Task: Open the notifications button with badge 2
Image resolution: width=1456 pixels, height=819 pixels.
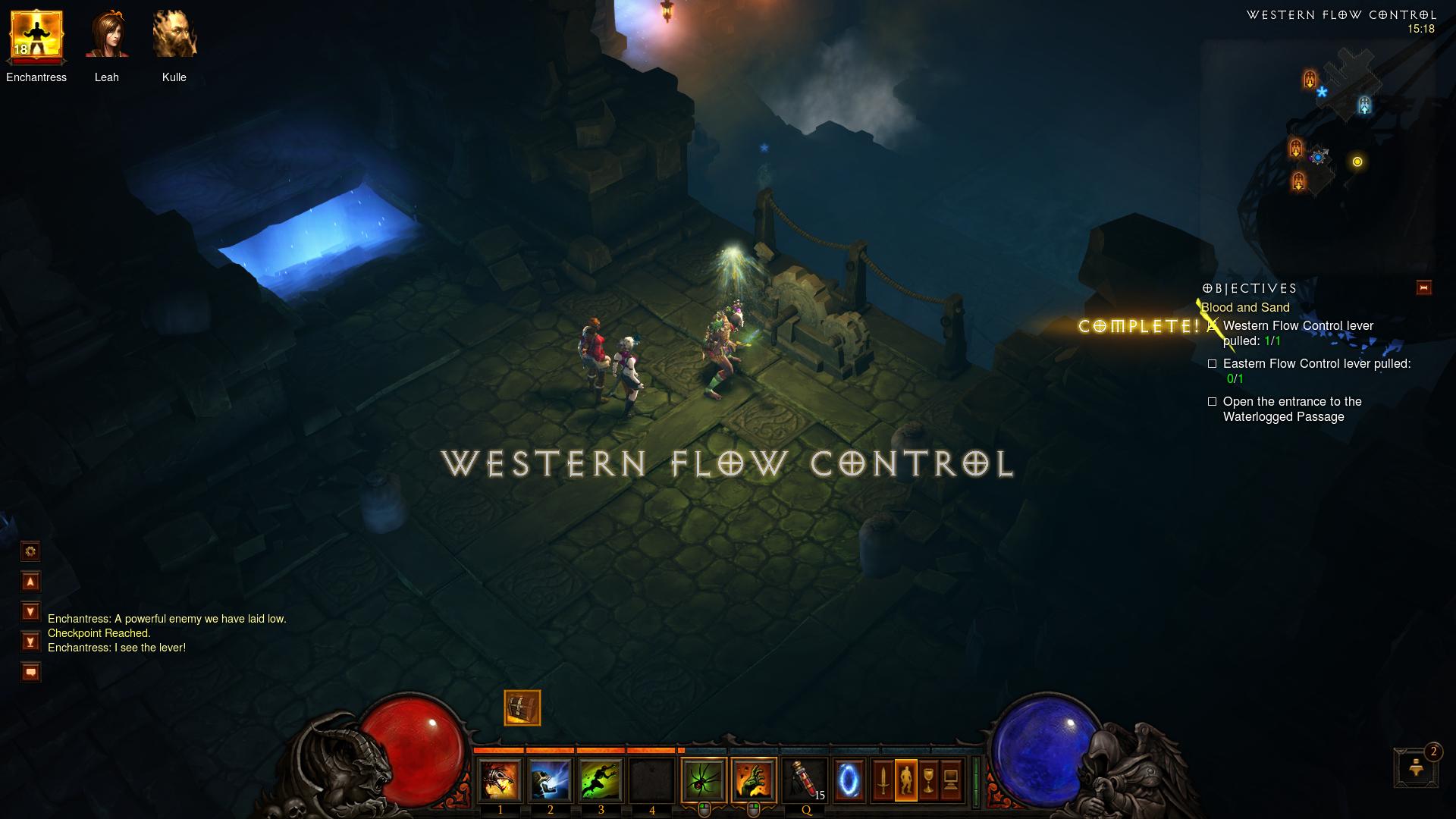Action: 1416,767
